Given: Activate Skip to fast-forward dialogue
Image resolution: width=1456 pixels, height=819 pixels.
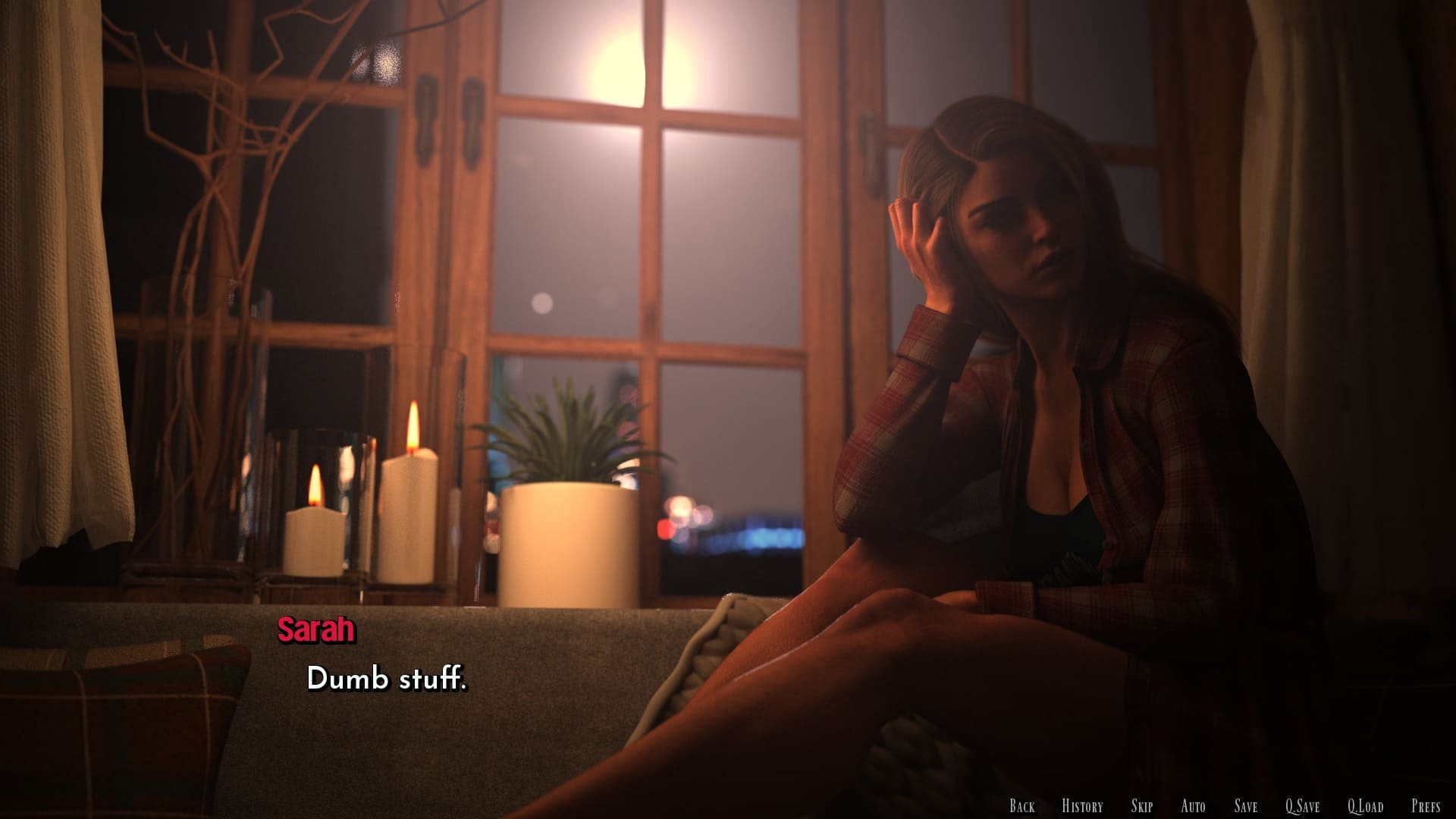Looking at the screenshot, I should (x=1141, y=806).
